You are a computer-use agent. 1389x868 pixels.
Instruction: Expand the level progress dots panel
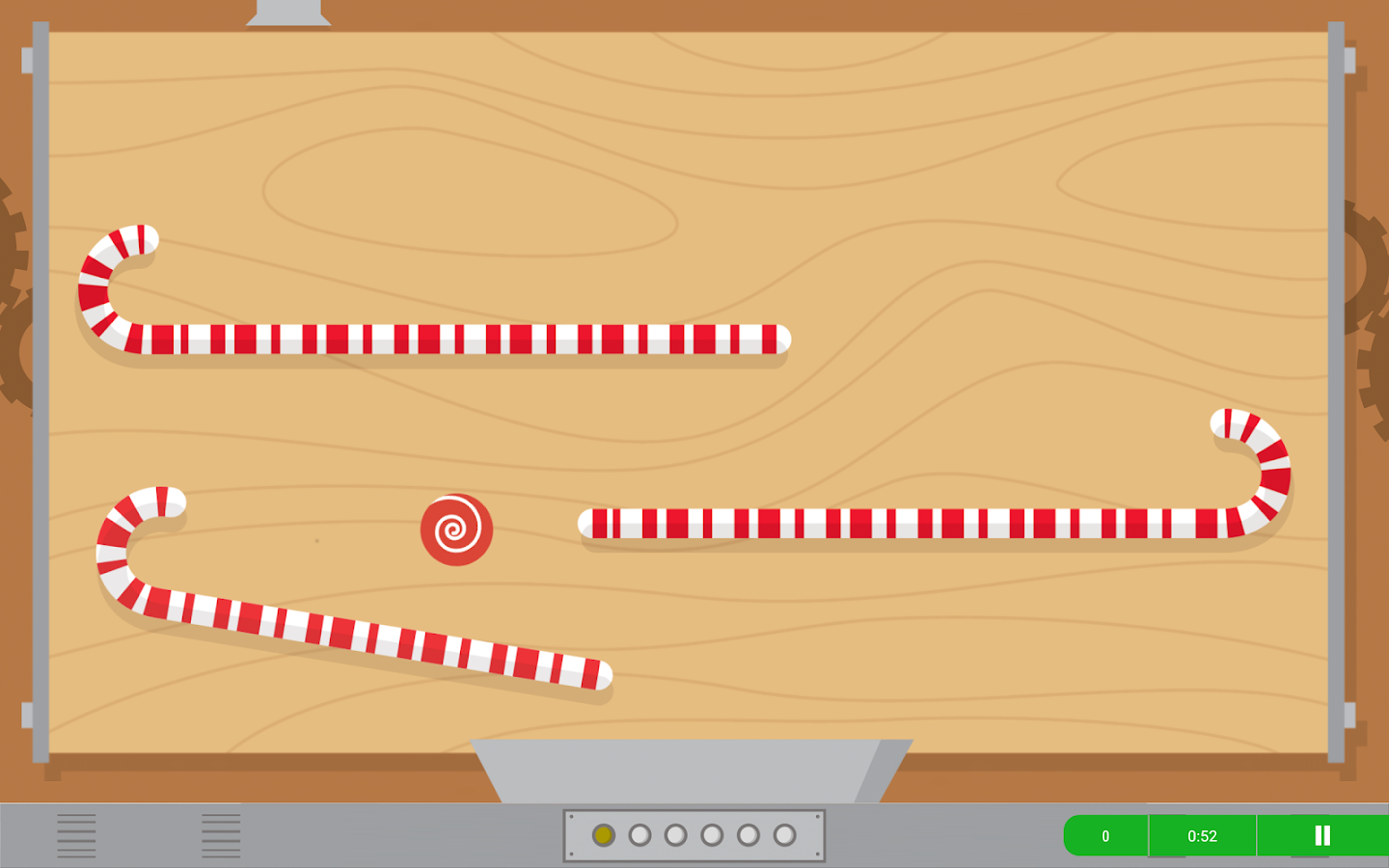click(694, 834)
